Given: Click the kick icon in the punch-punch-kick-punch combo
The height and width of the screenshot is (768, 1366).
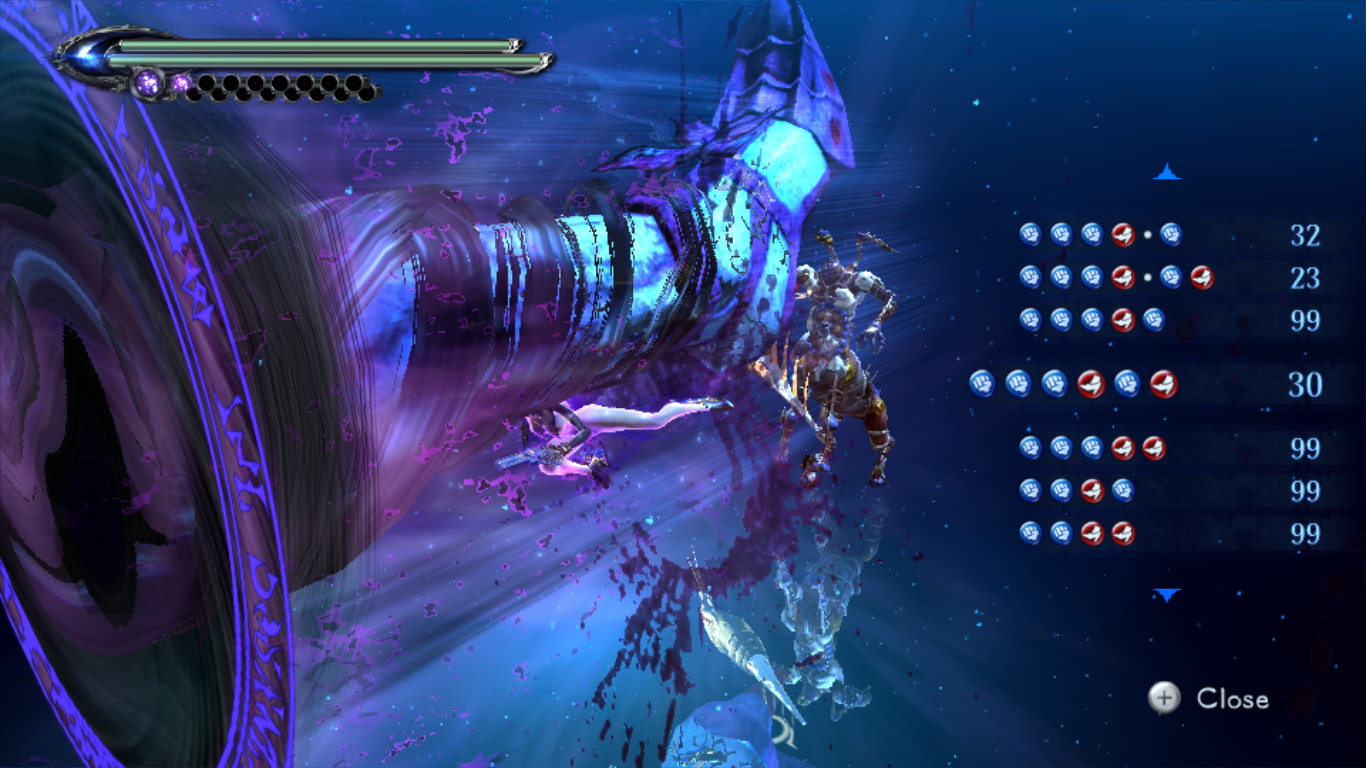Looking at the screenshot, I should [1094, 492].
